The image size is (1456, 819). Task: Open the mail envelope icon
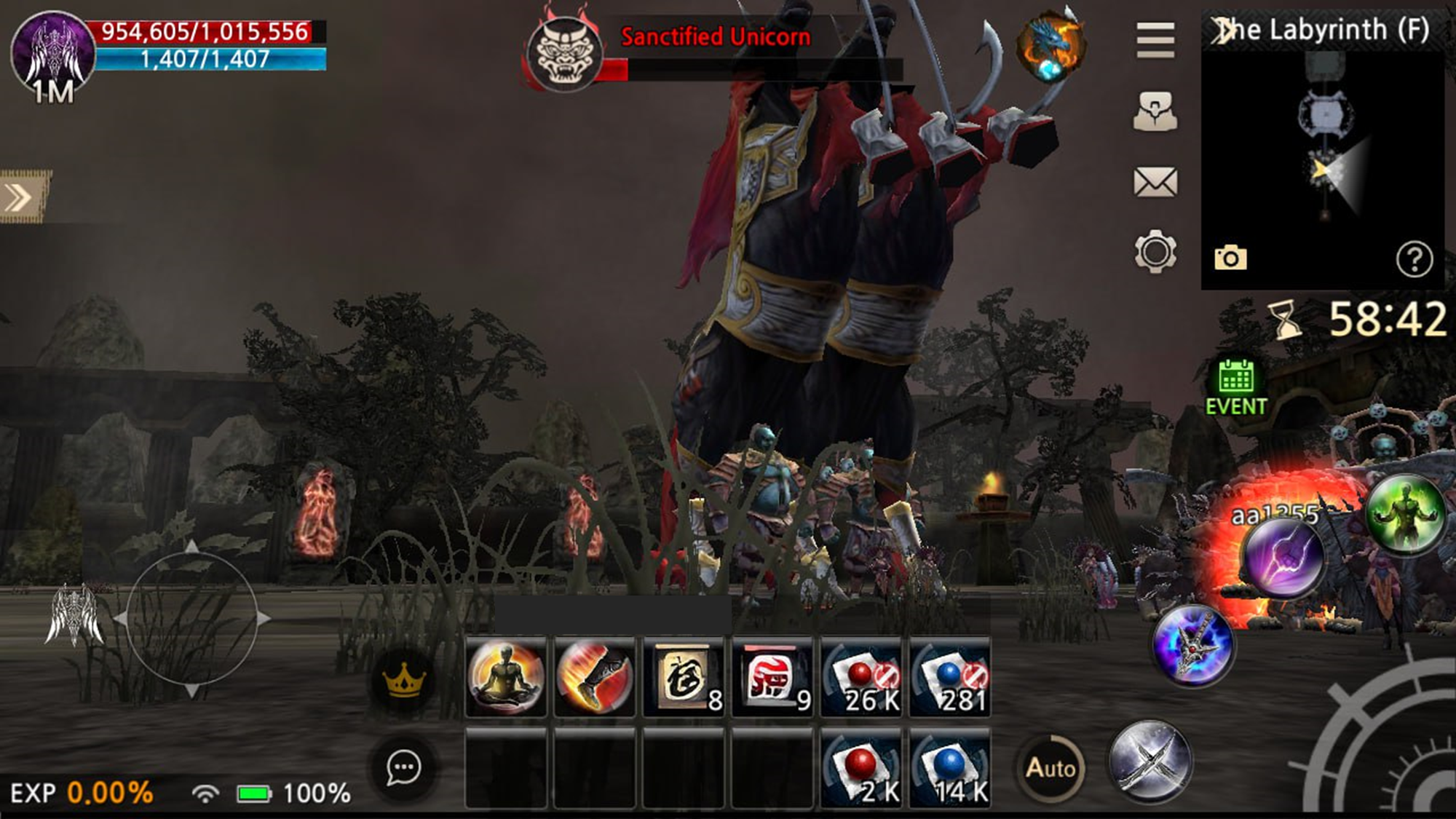tap(1155, 182)
